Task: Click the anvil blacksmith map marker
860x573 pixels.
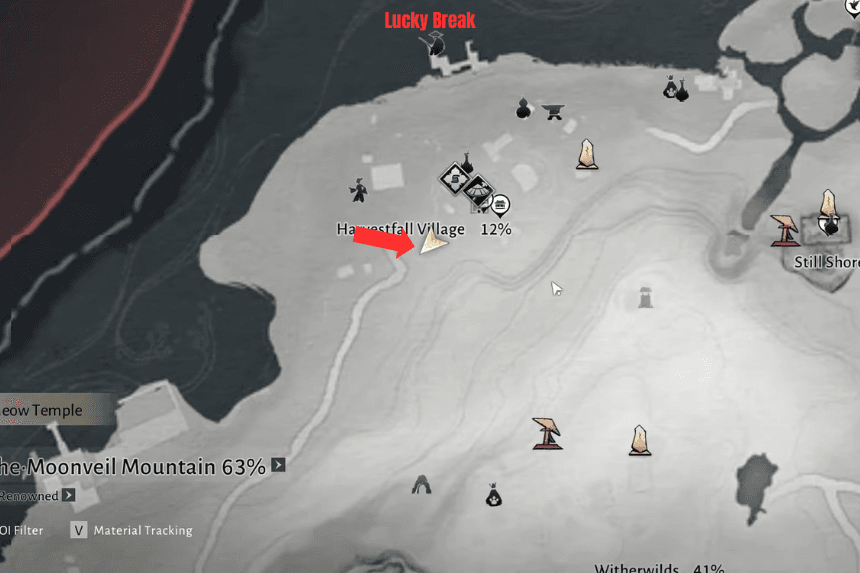Action: 553,111
